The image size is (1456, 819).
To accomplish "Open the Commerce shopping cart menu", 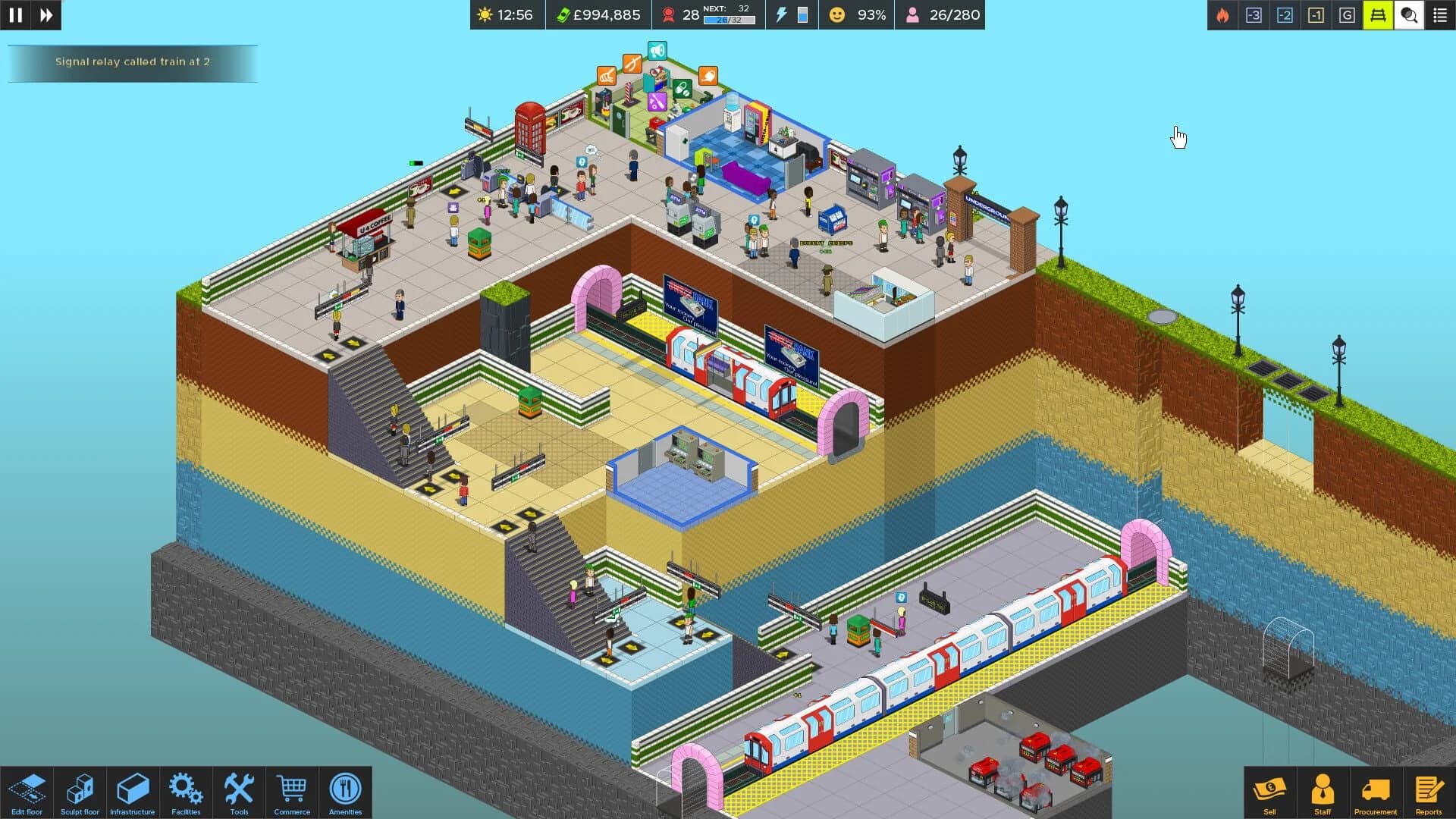I will pyautogui.click(x=292, y=791).
